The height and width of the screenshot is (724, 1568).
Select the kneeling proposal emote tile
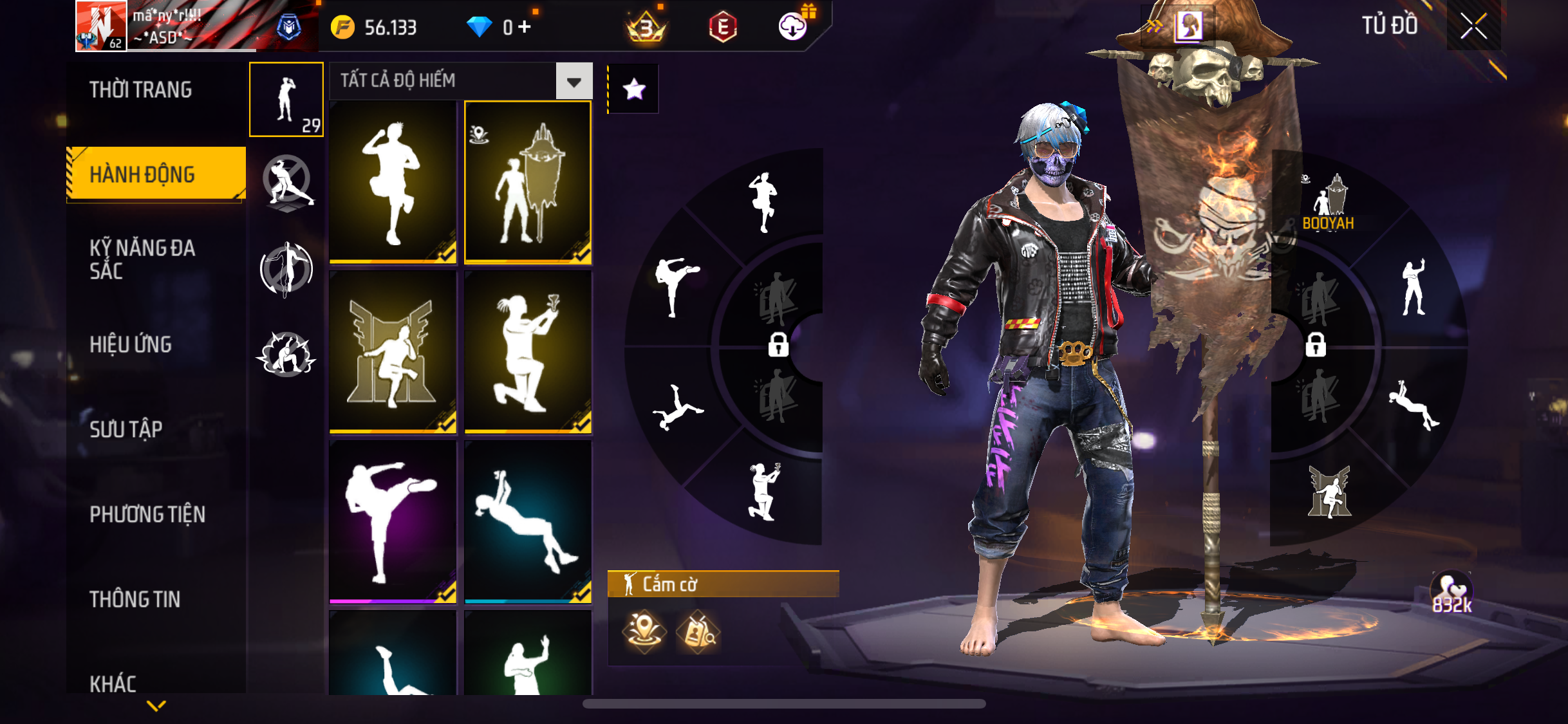(528, 352)
